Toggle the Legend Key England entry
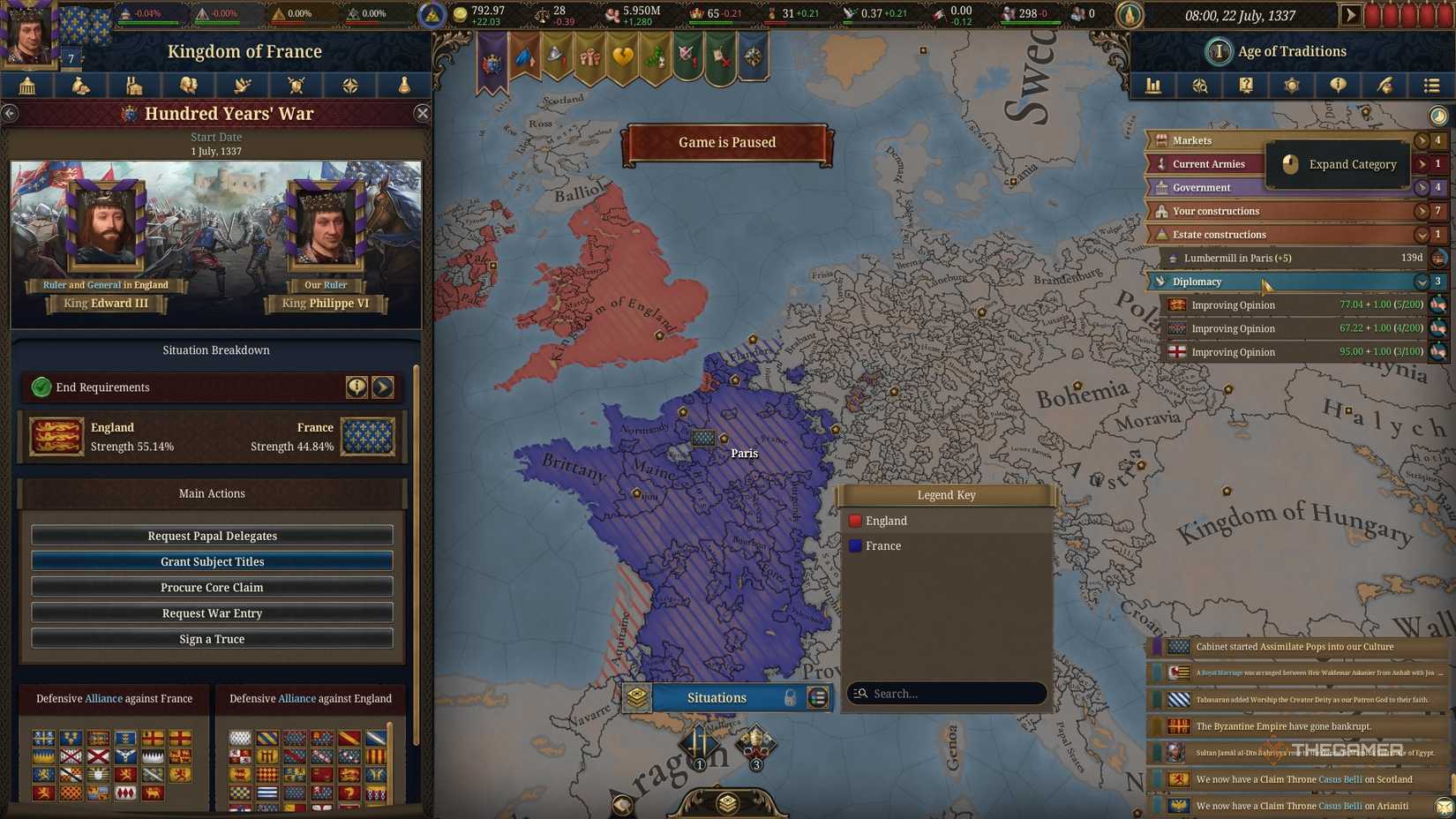Screen dimensions: 1456x819 (885, 521)
